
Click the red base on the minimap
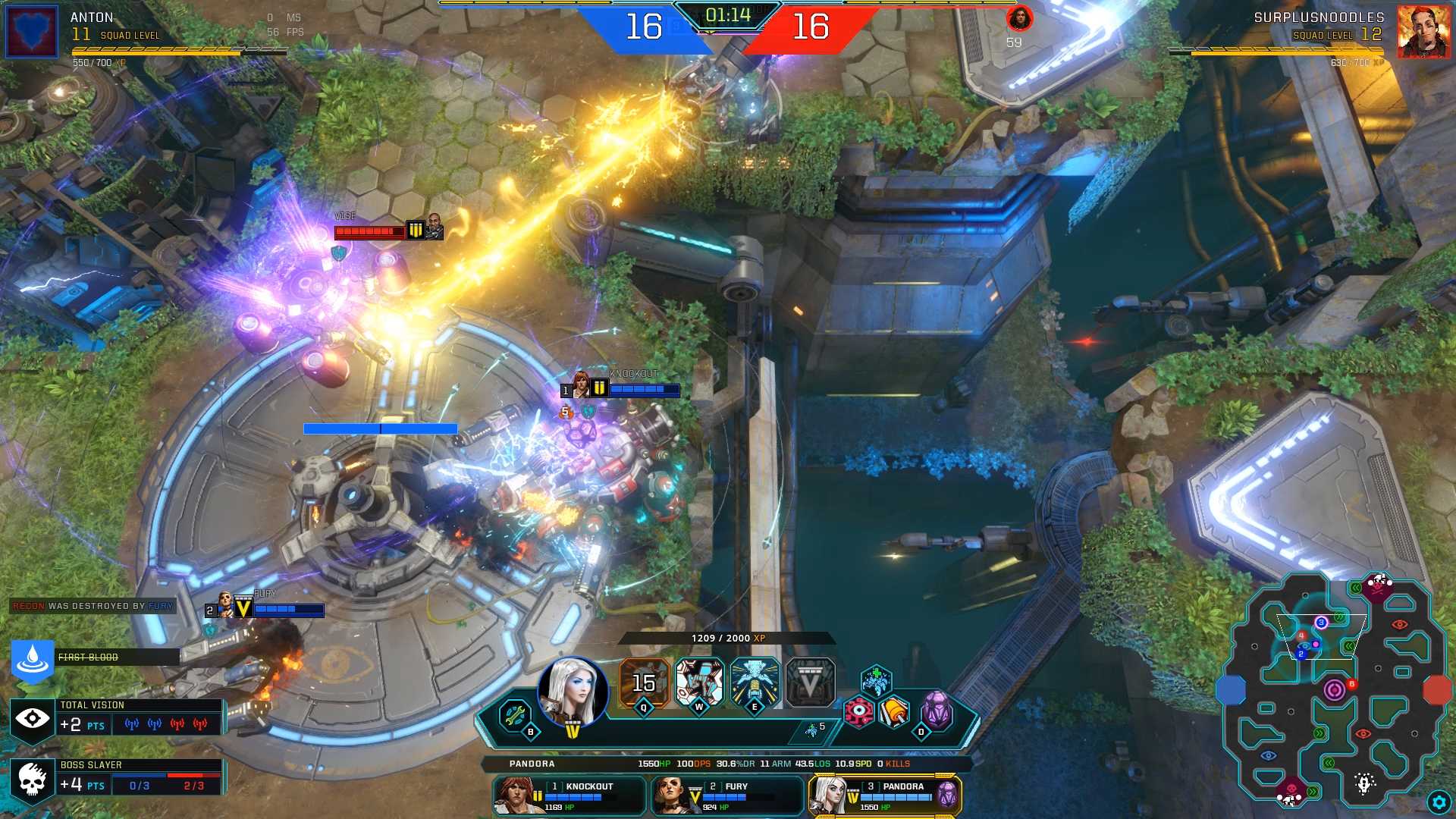1436,690
